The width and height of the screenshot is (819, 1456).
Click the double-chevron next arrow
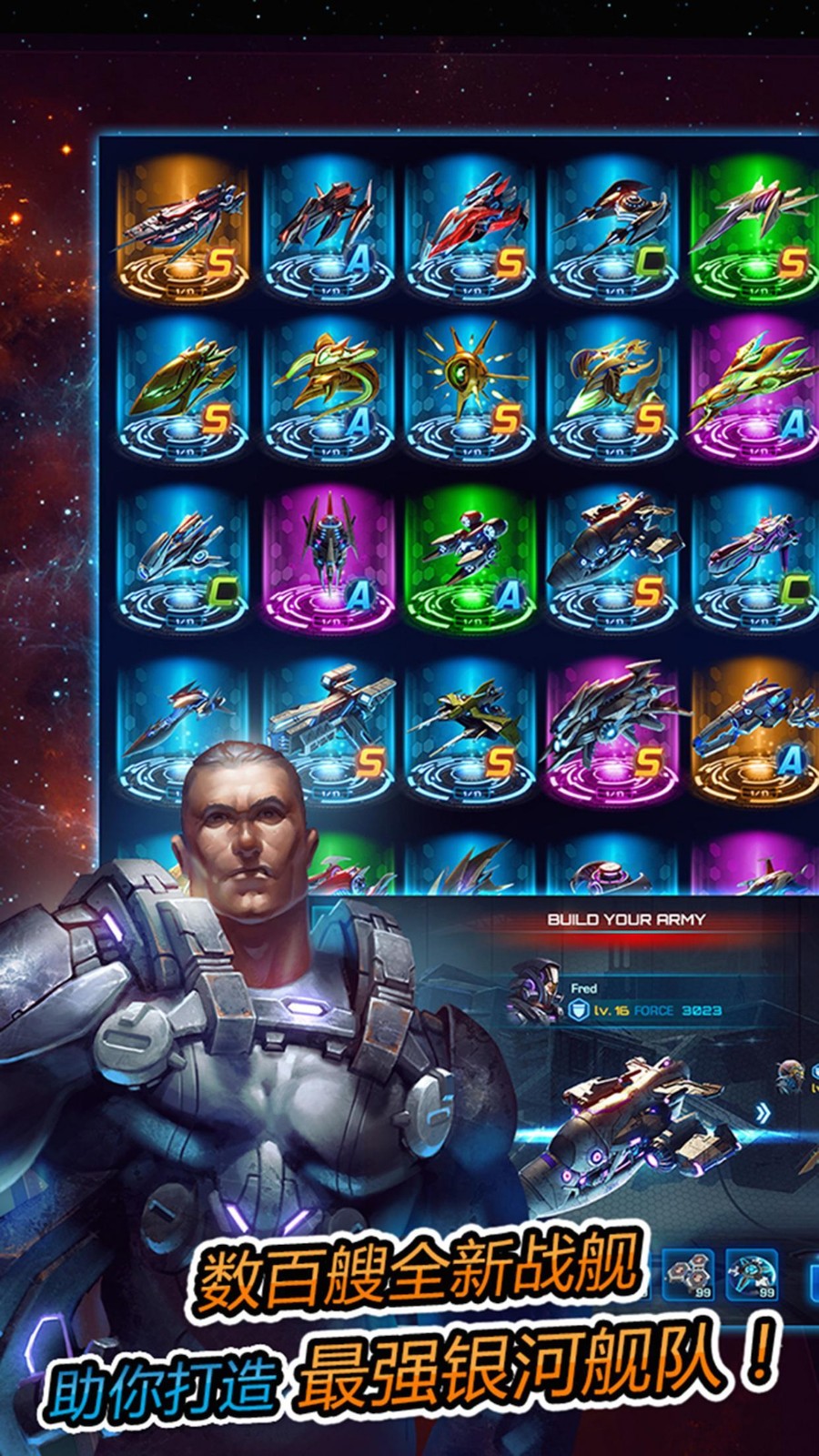point(762,1112)
